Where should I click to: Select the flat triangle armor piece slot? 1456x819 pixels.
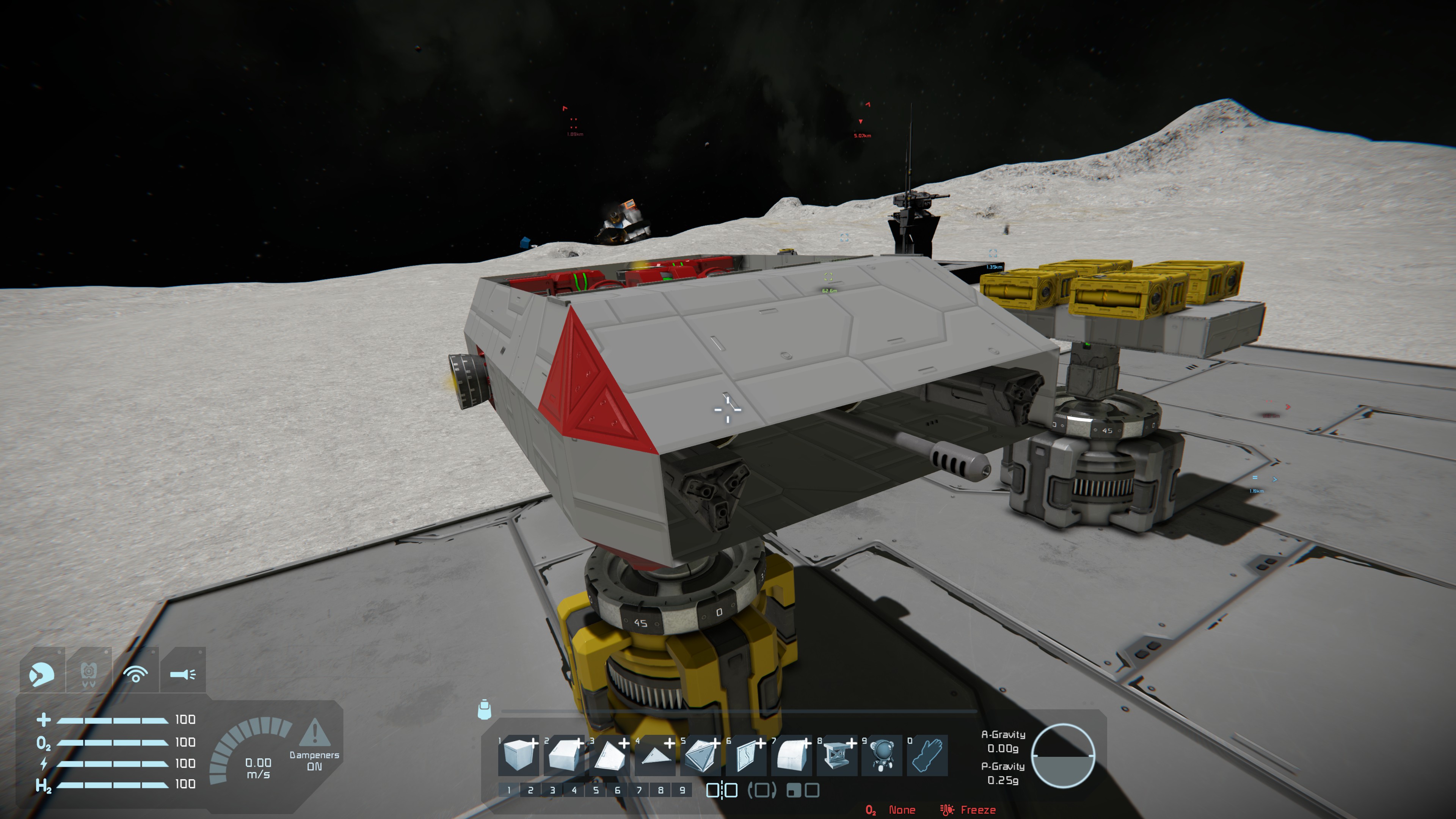654,755
